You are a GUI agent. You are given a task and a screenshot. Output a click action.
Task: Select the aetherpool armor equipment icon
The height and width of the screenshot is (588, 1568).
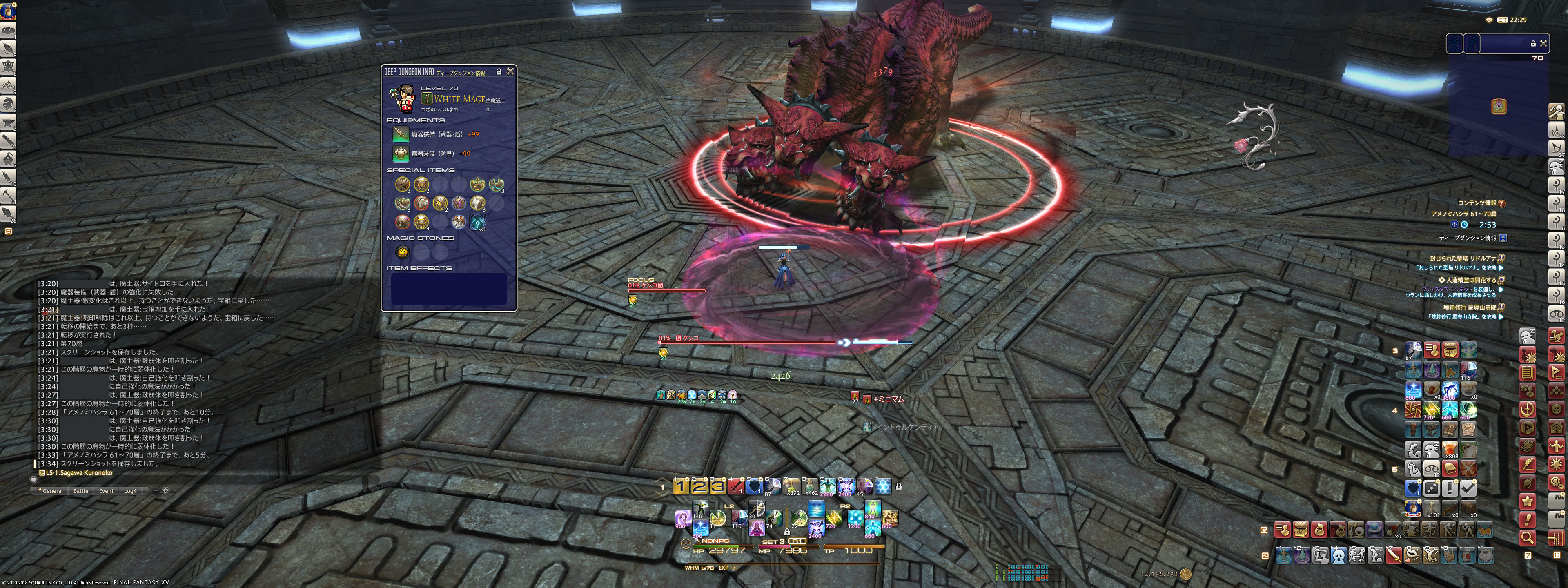point(401,154)
